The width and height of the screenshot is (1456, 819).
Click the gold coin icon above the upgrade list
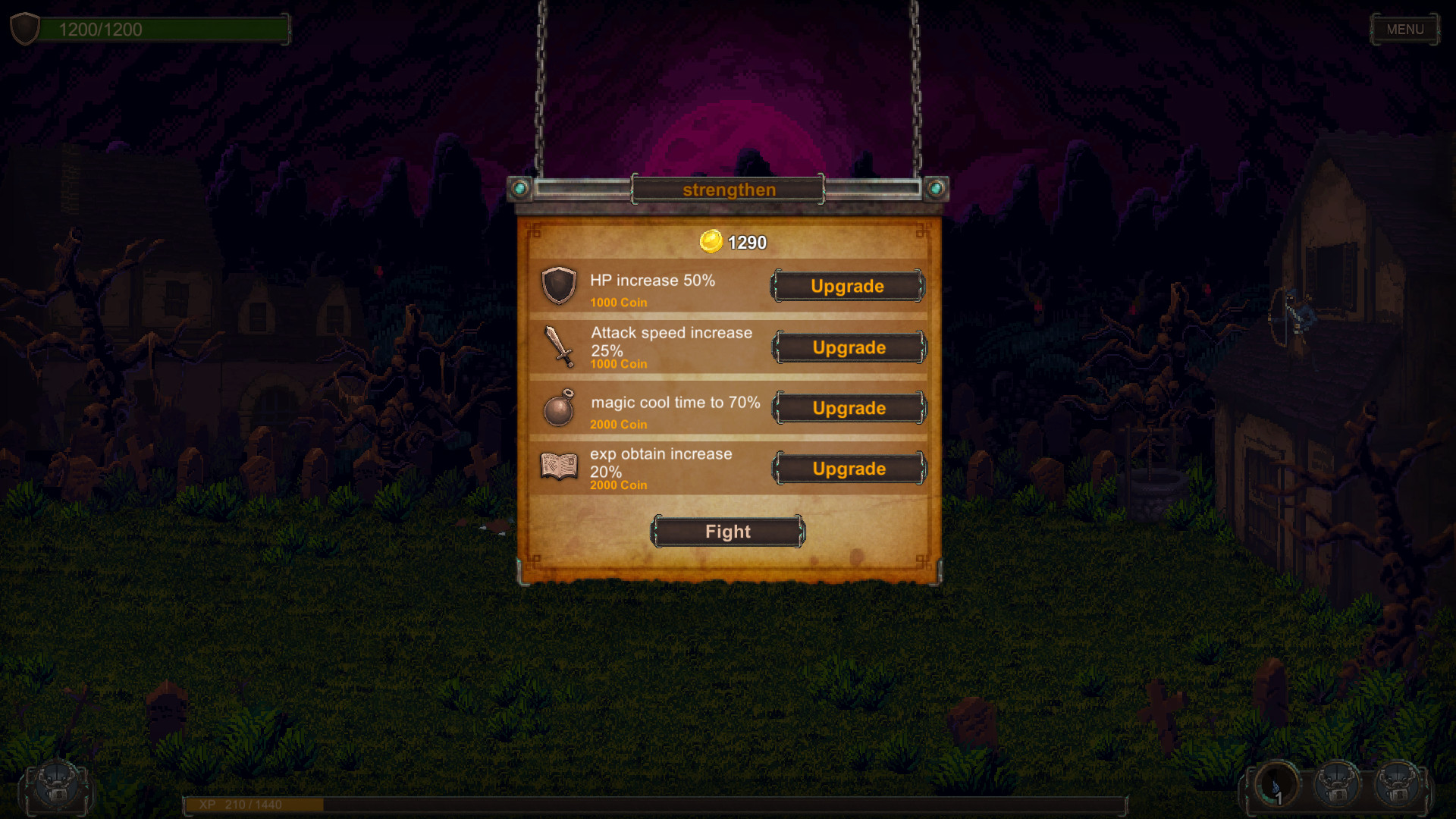711,243
